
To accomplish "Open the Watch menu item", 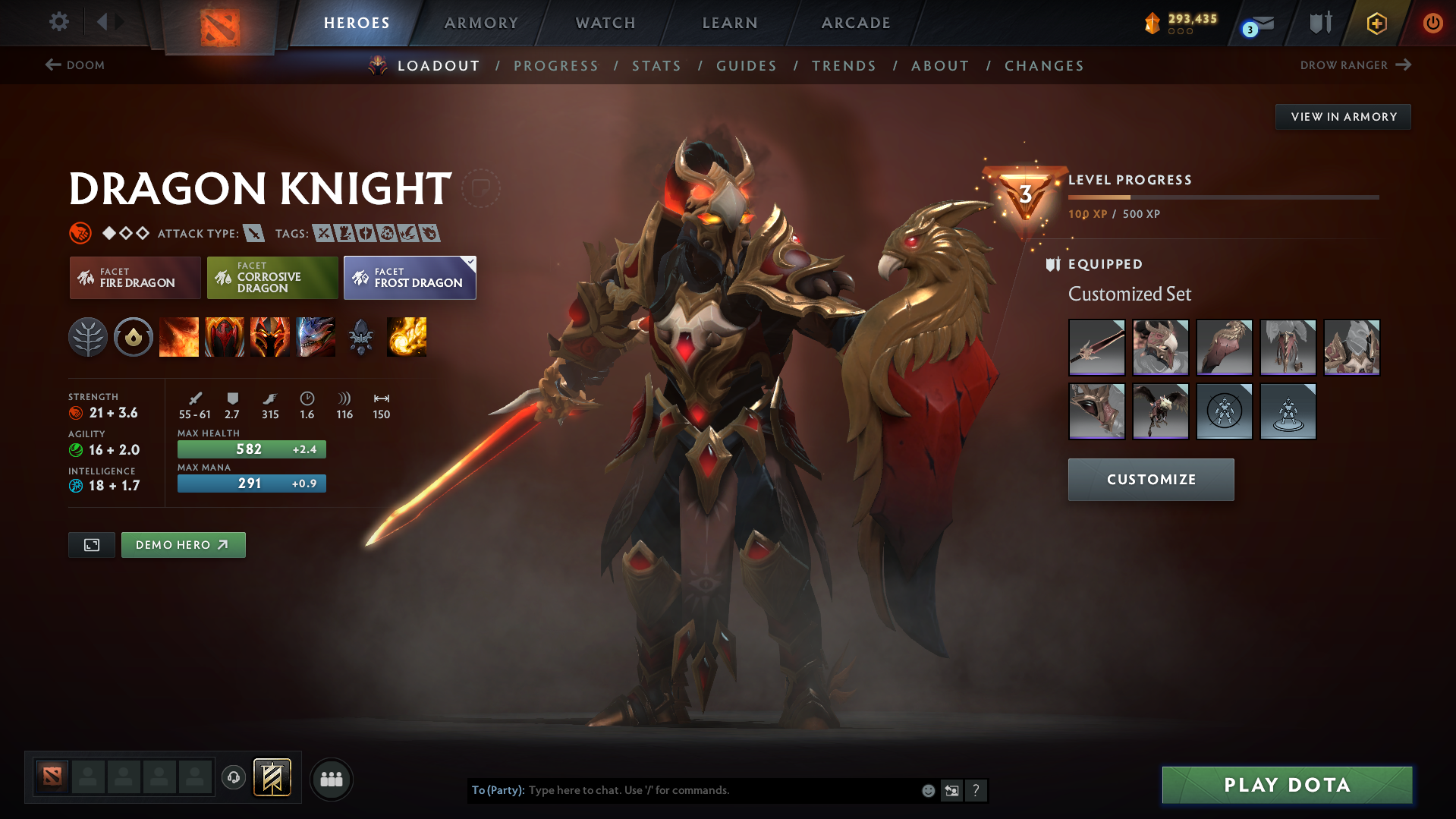I will point(605,23).
